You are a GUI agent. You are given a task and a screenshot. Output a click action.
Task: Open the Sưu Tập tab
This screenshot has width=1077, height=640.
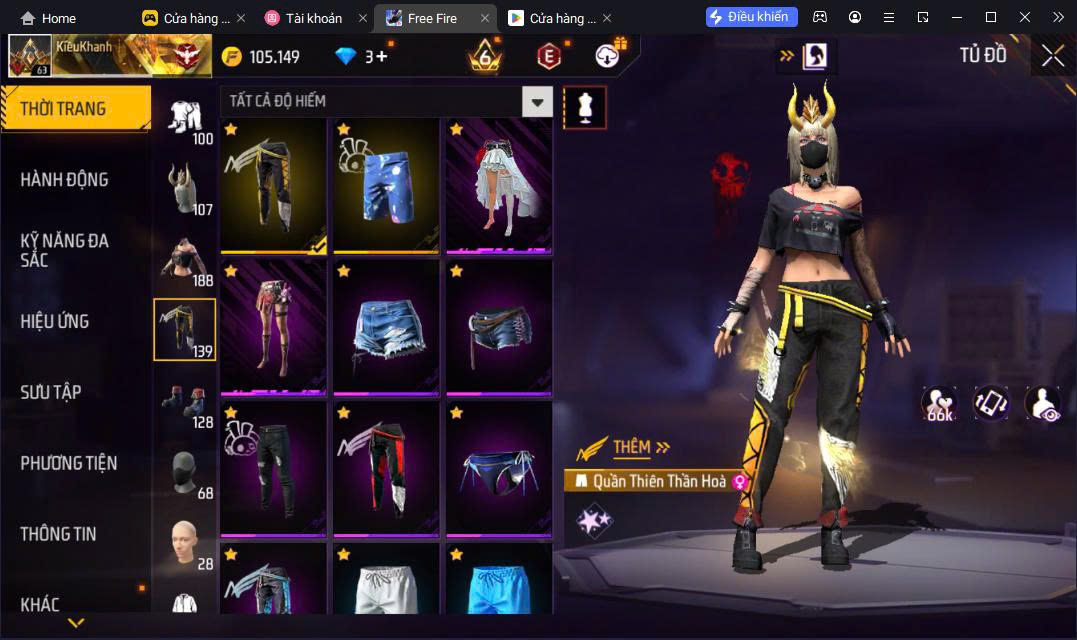(x=51, y=392)
